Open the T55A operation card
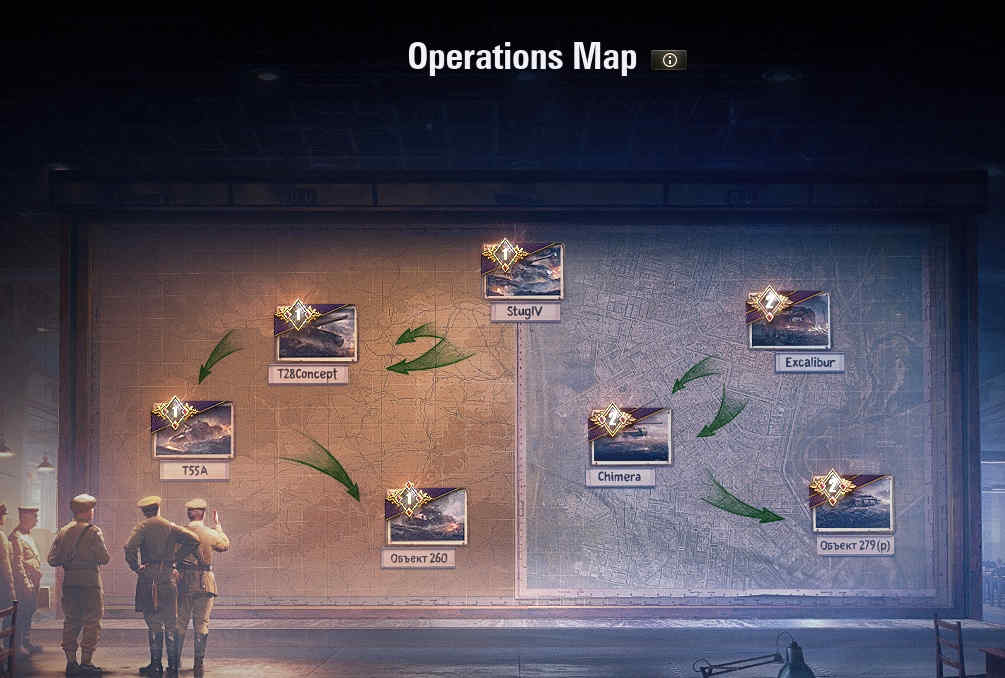The width and height of the screenshot is (1005, 678). click(193, 430)
